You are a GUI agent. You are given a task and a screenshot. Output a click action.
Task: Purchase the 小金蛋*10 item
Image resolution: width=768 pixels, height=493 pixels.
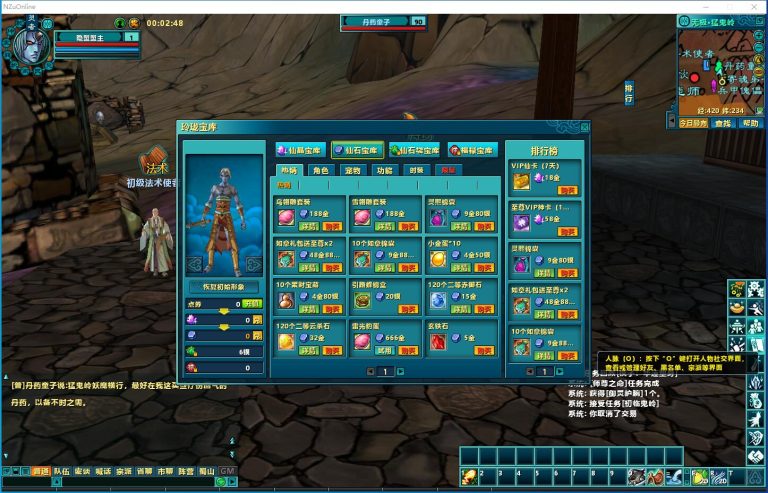(485, 268)
